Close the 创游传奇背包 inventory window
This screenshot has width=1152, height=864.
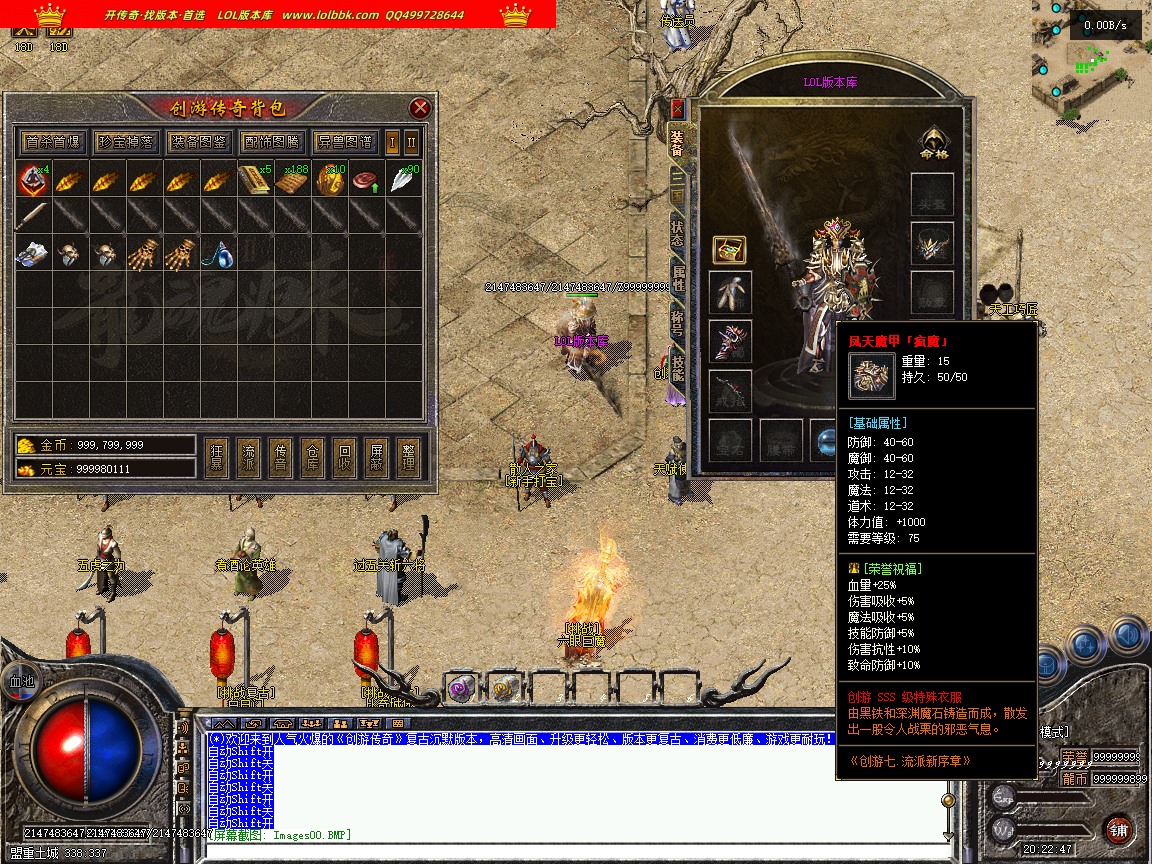tap(421, 108)
